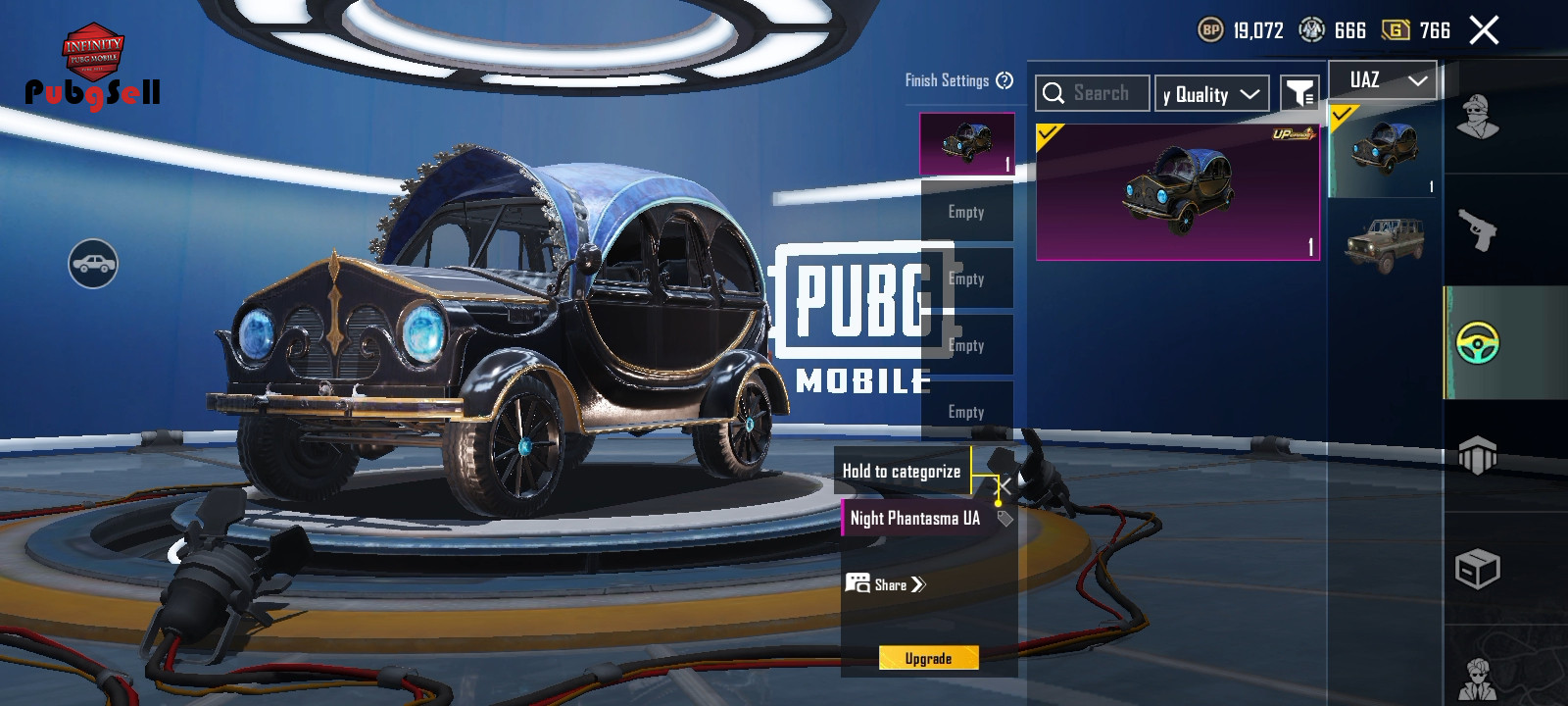Open the box crate tab

coord(1478,569)
